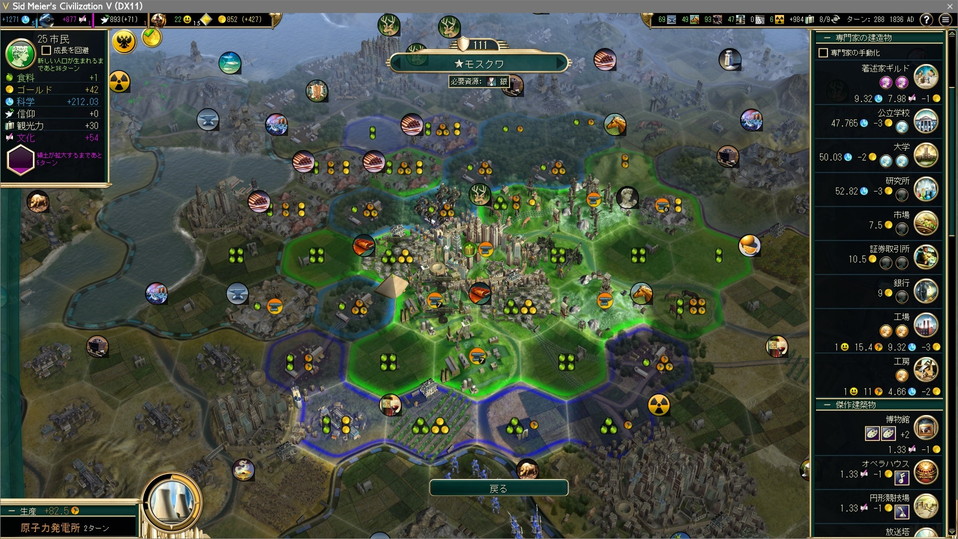958x539 pixels.
Task: Choose the 大学 building icon
Action: pos(925,153)
